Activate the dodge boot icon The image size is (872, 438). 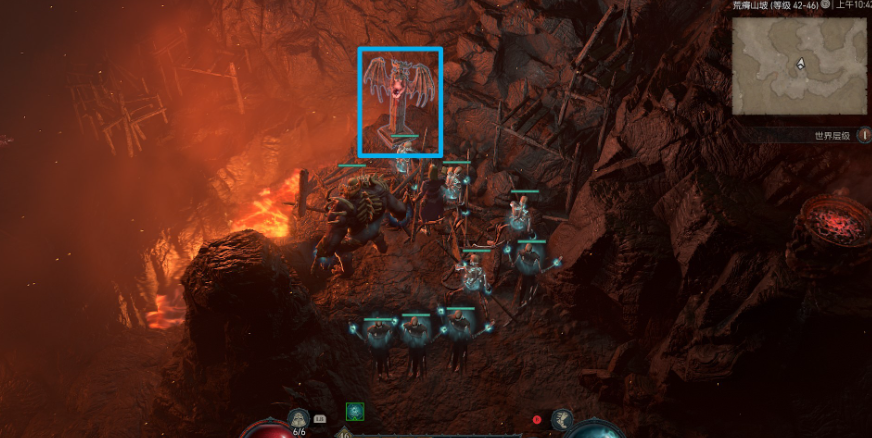(562, 420)
